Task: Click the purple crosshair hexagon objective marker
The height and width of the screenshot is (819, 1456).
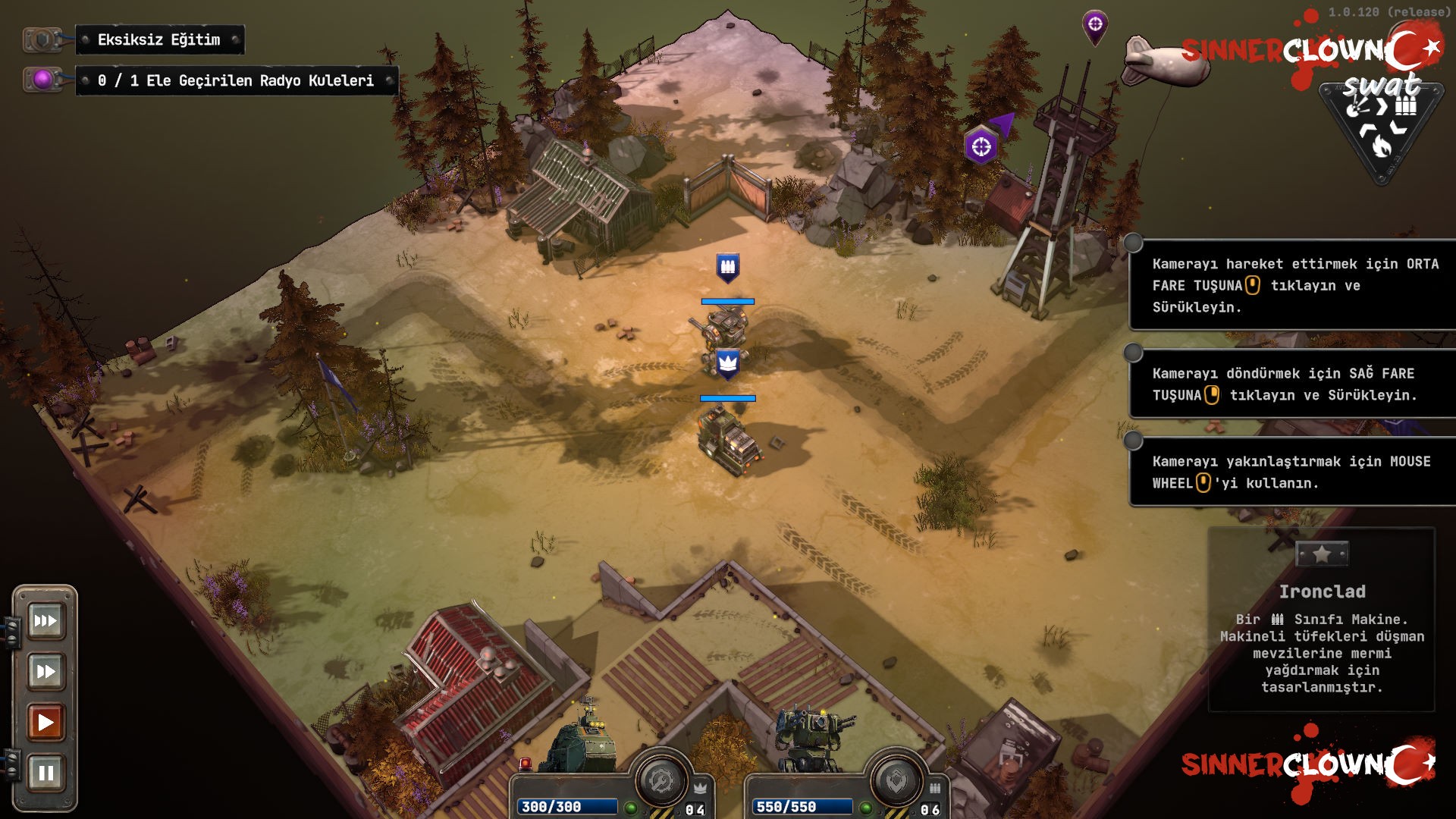Action: [x=981, y=146]
